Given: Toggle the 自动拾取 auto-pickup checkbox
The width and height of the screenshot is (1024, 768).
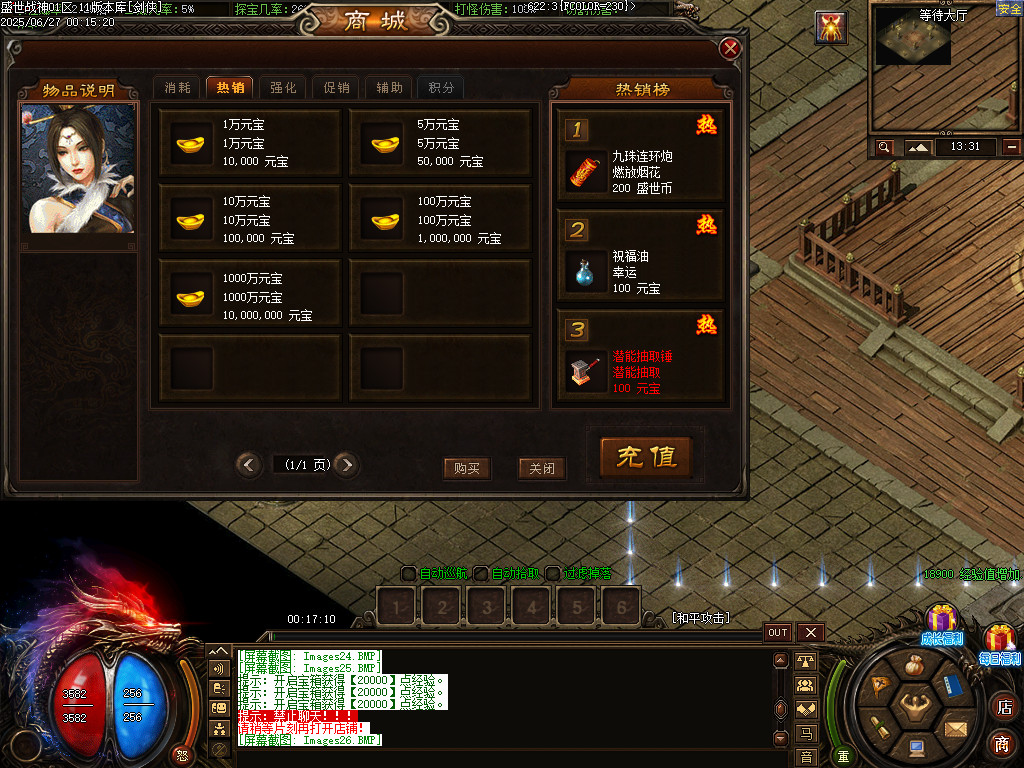Looking at the screenshot, I should coord(481,574).
